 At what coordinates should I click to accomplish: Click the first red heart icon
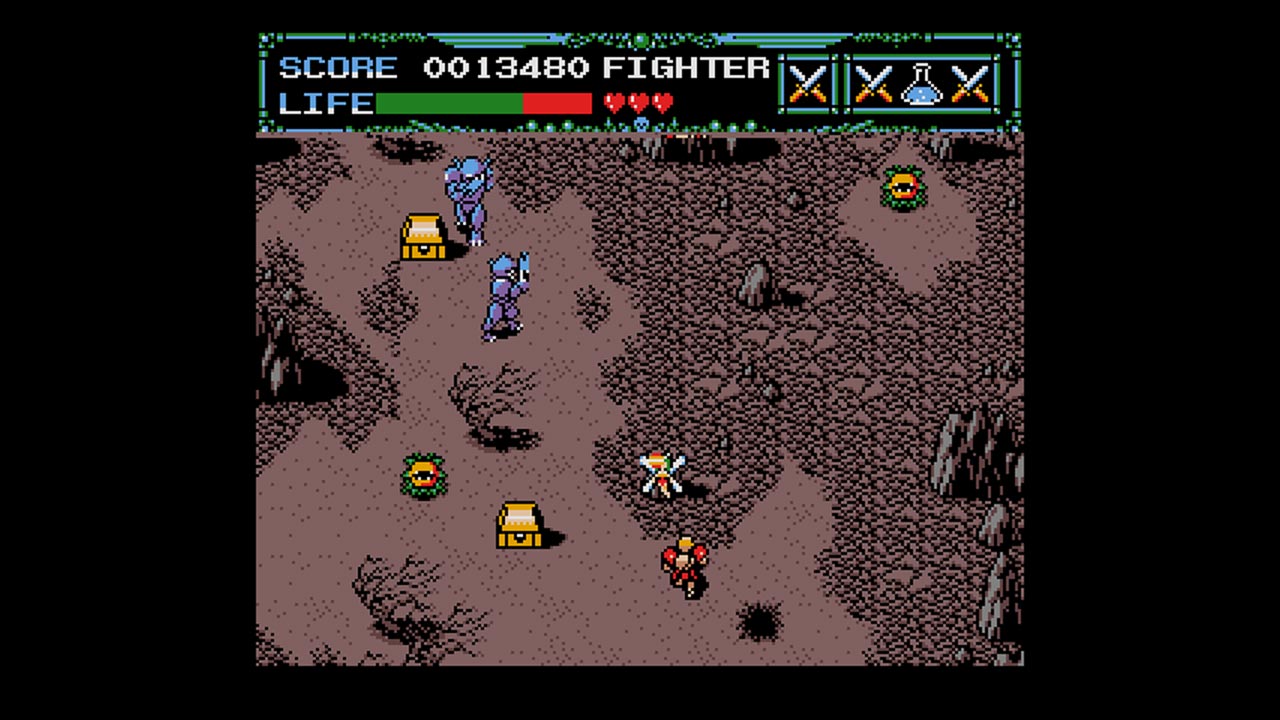[x=615, y=102]
